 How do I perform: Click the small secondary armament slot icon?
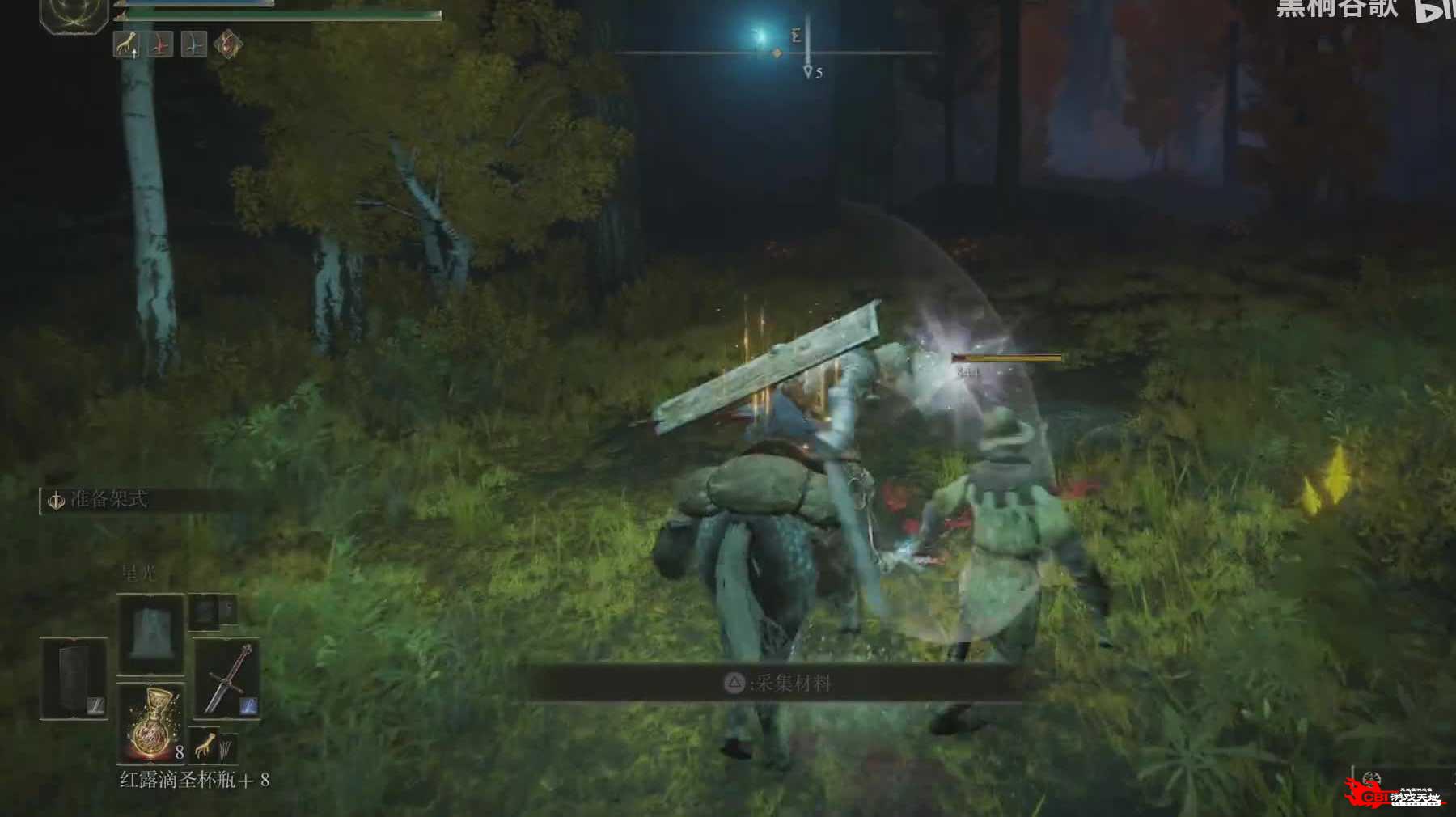[x=213, y=611]
